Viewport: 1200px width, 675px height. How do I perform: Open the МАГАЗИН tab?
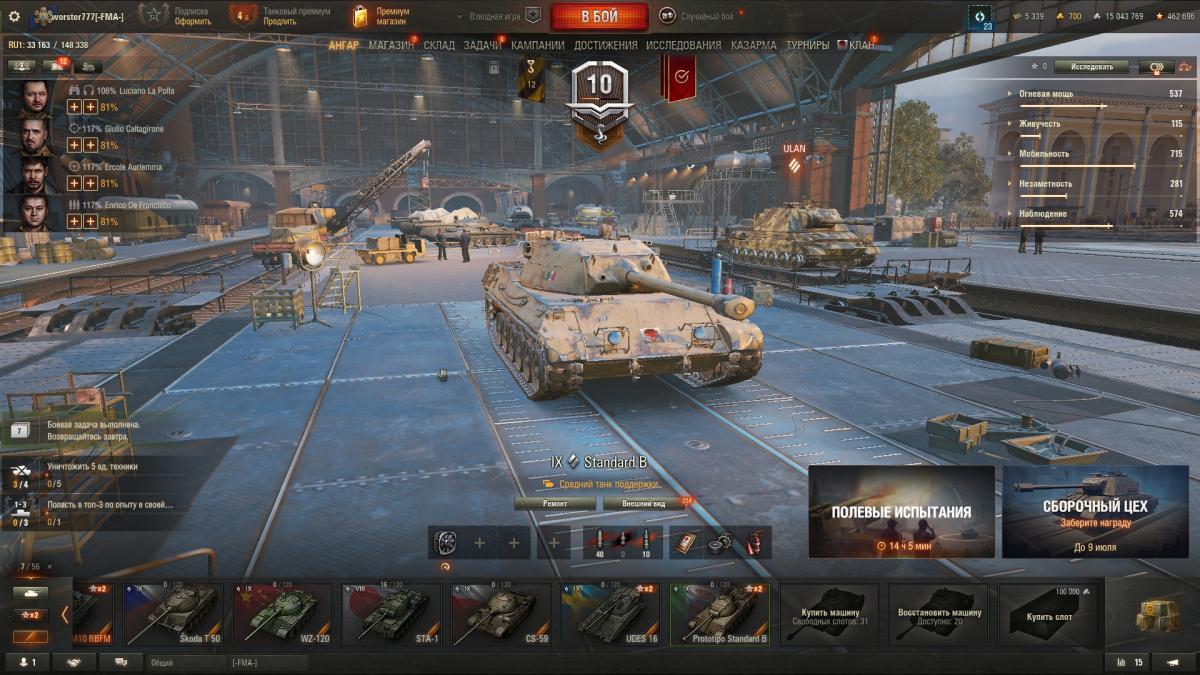pyautogui.click(x=391, y=45)
